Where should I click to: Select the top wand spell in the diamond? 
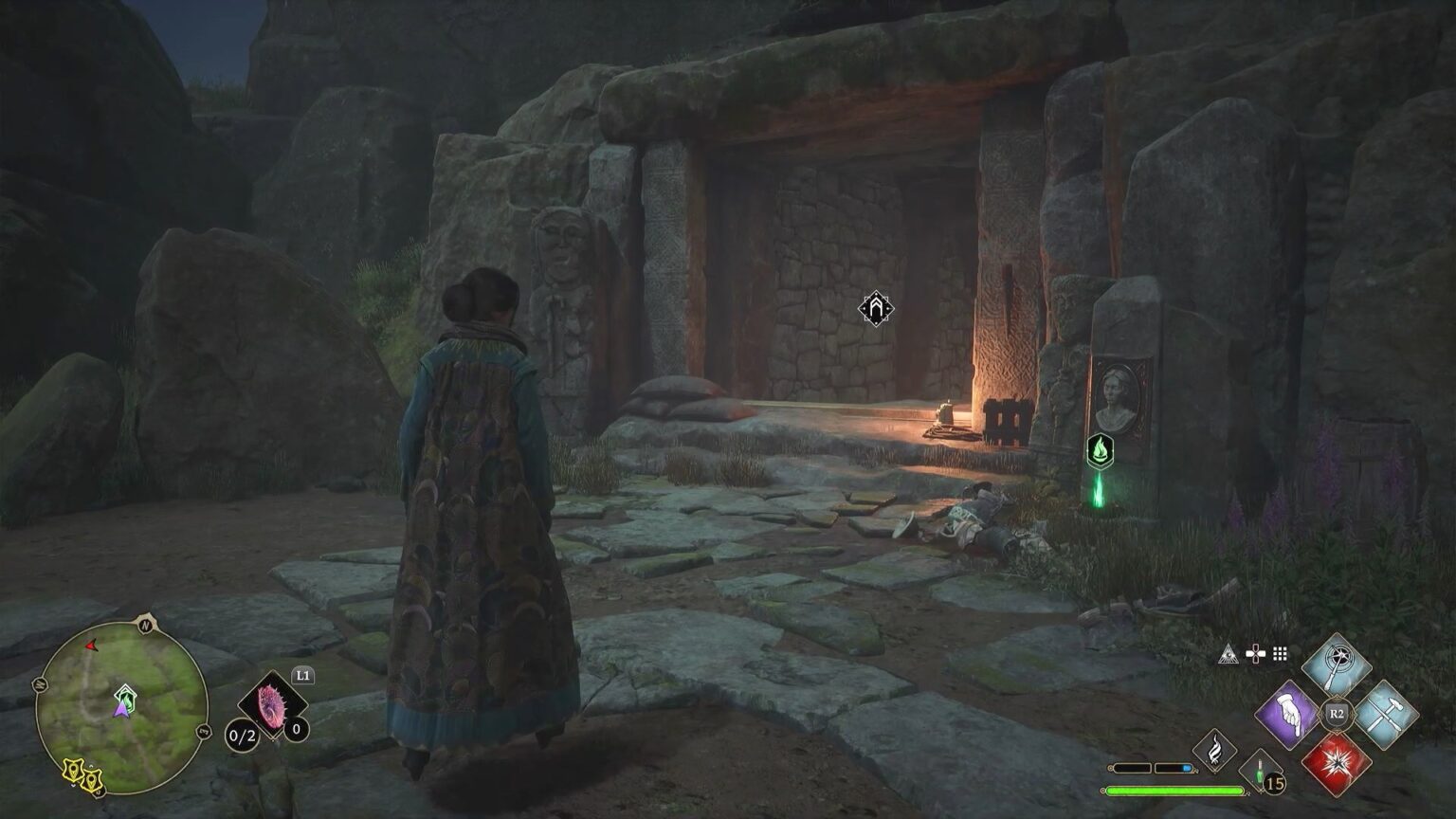[1335, 664]
